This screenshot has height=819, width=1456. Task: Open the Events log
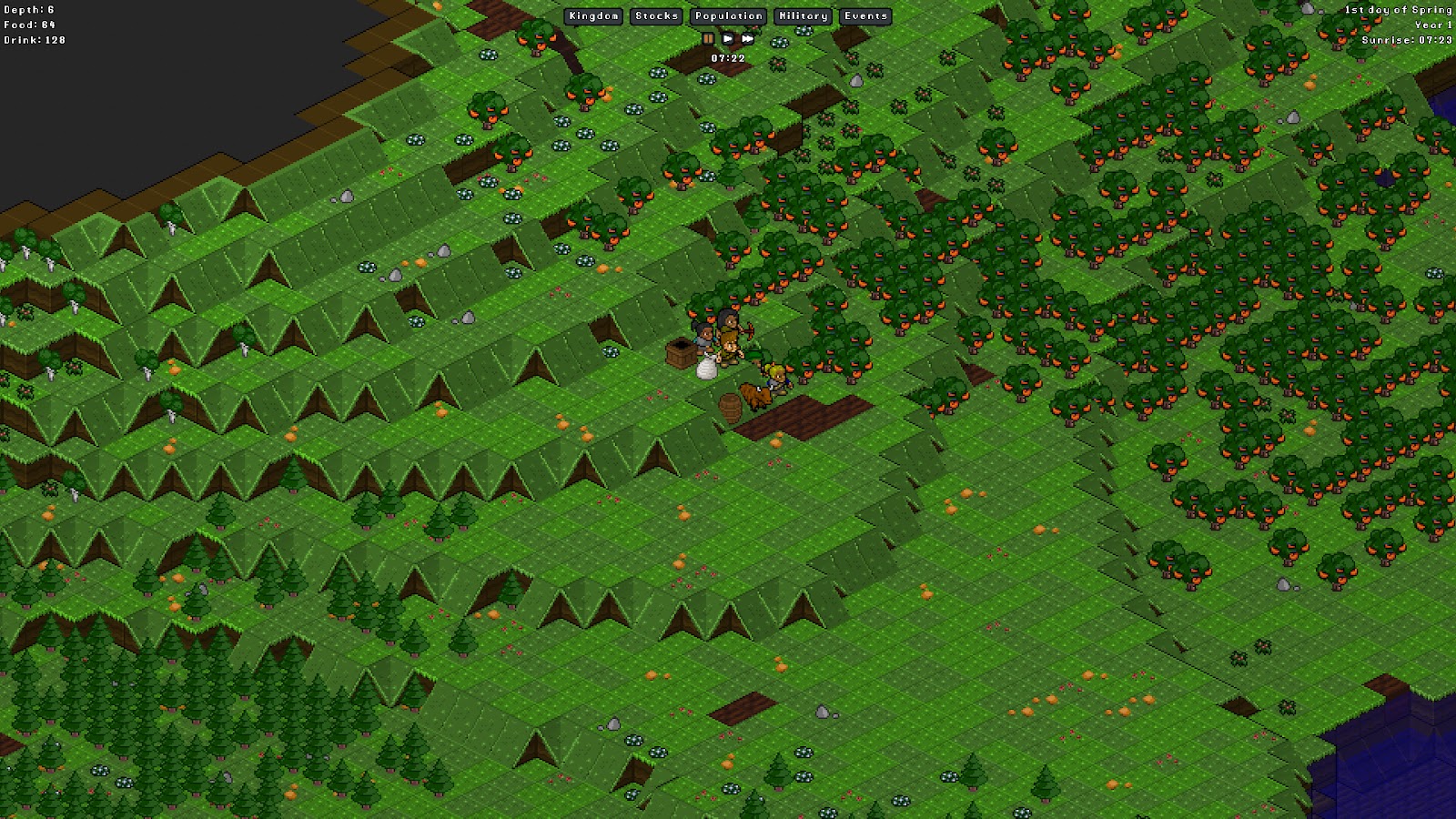coord(865,16)
